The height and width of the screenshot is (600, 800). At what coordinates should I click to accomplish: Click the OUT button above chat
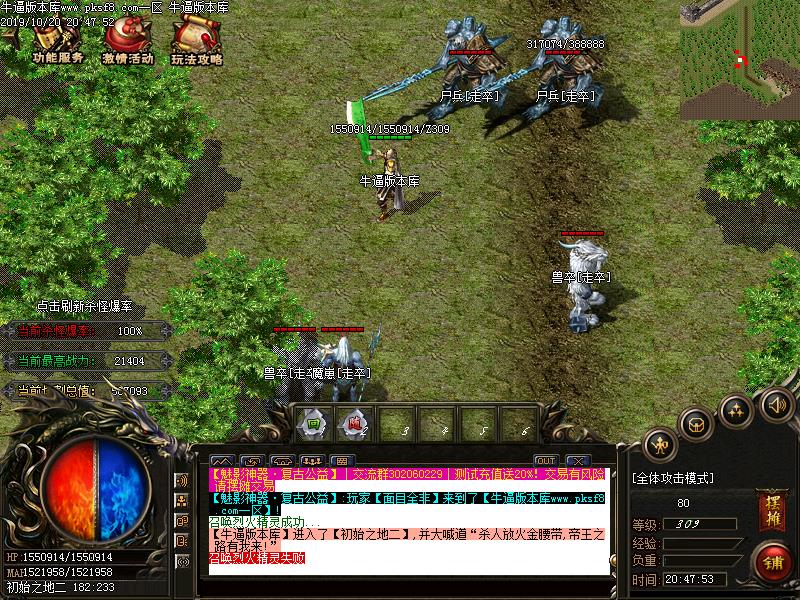(545, 461)
